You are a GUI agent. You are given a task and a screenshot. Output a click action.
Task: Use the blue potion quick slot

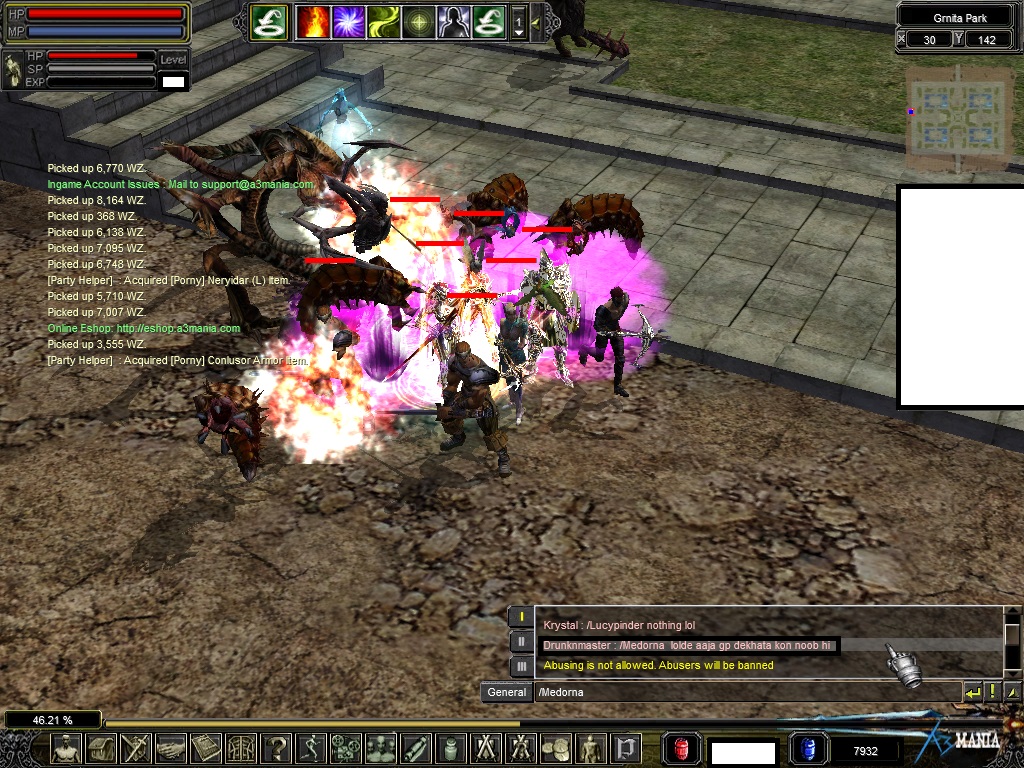[x=807, y=748]
